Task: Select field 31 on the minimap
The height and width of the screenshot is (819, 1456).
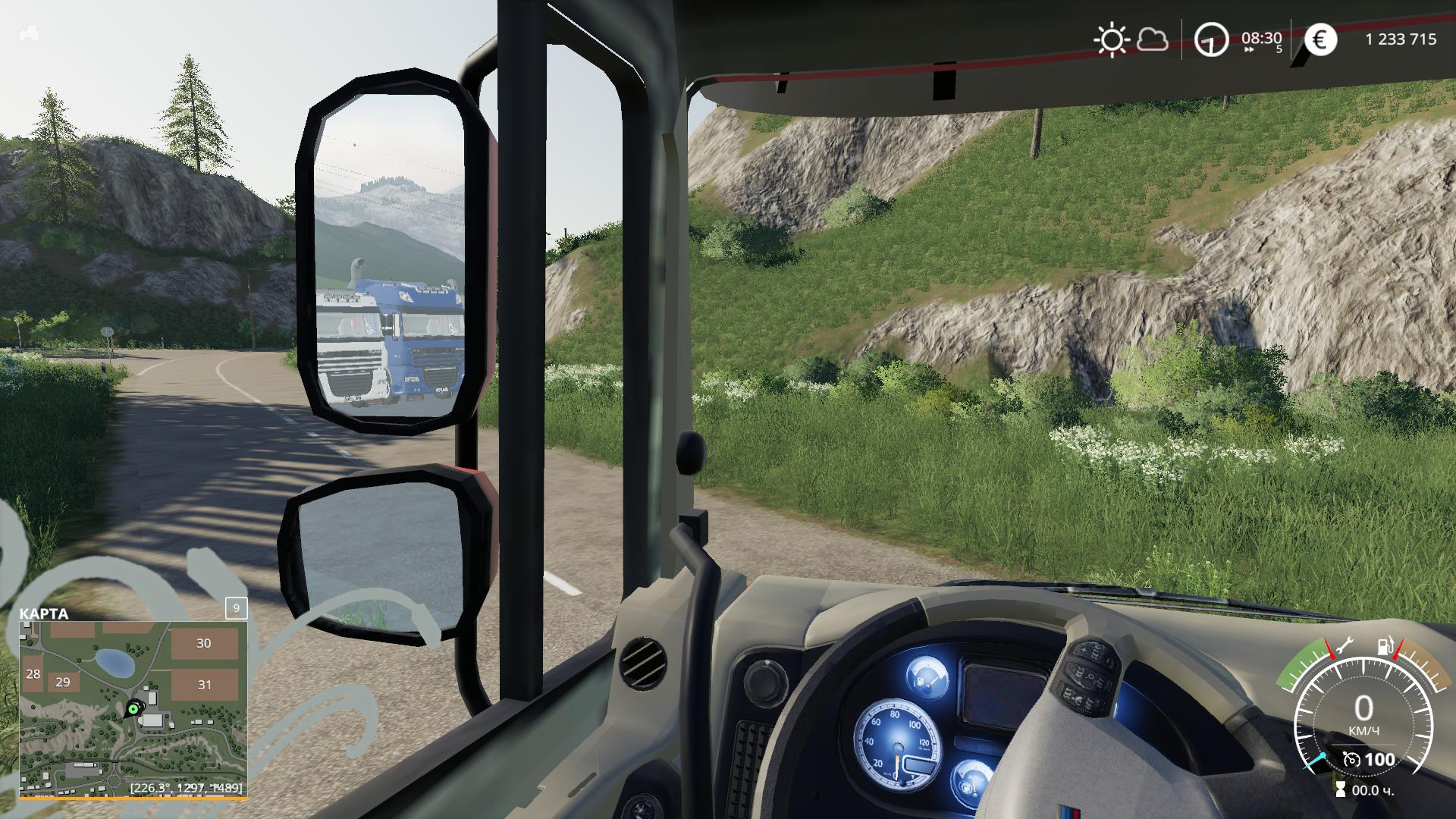Action: (x=205, y=684)
